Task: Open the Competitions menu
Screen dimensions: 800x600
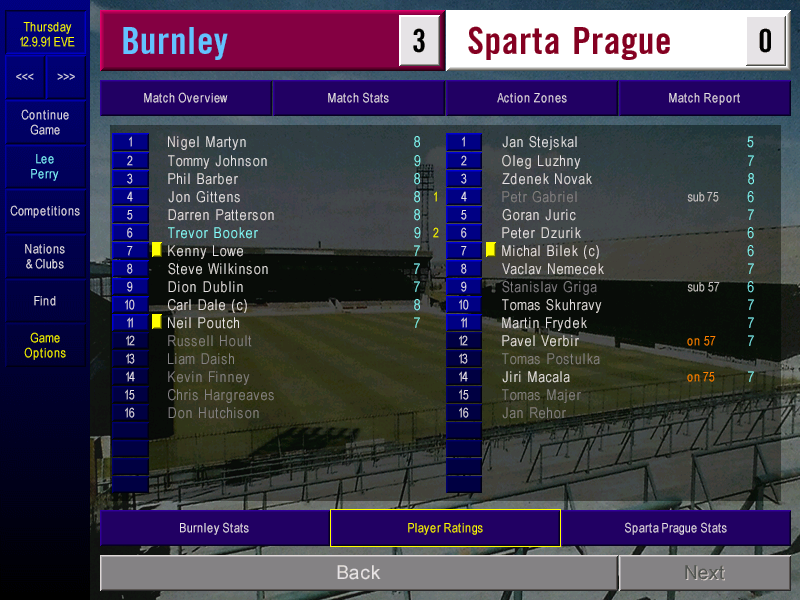Action: pyautogui.click(x=45, y=212)
